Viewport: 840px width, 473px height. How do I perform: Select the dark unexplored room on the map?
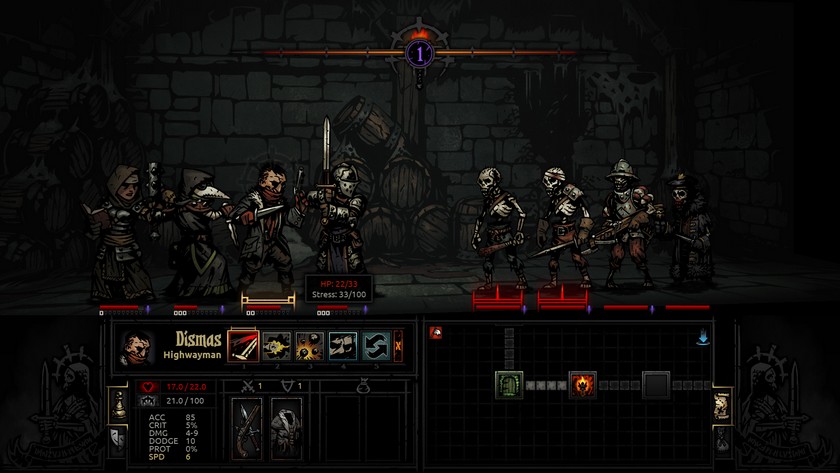click(656, 384)
